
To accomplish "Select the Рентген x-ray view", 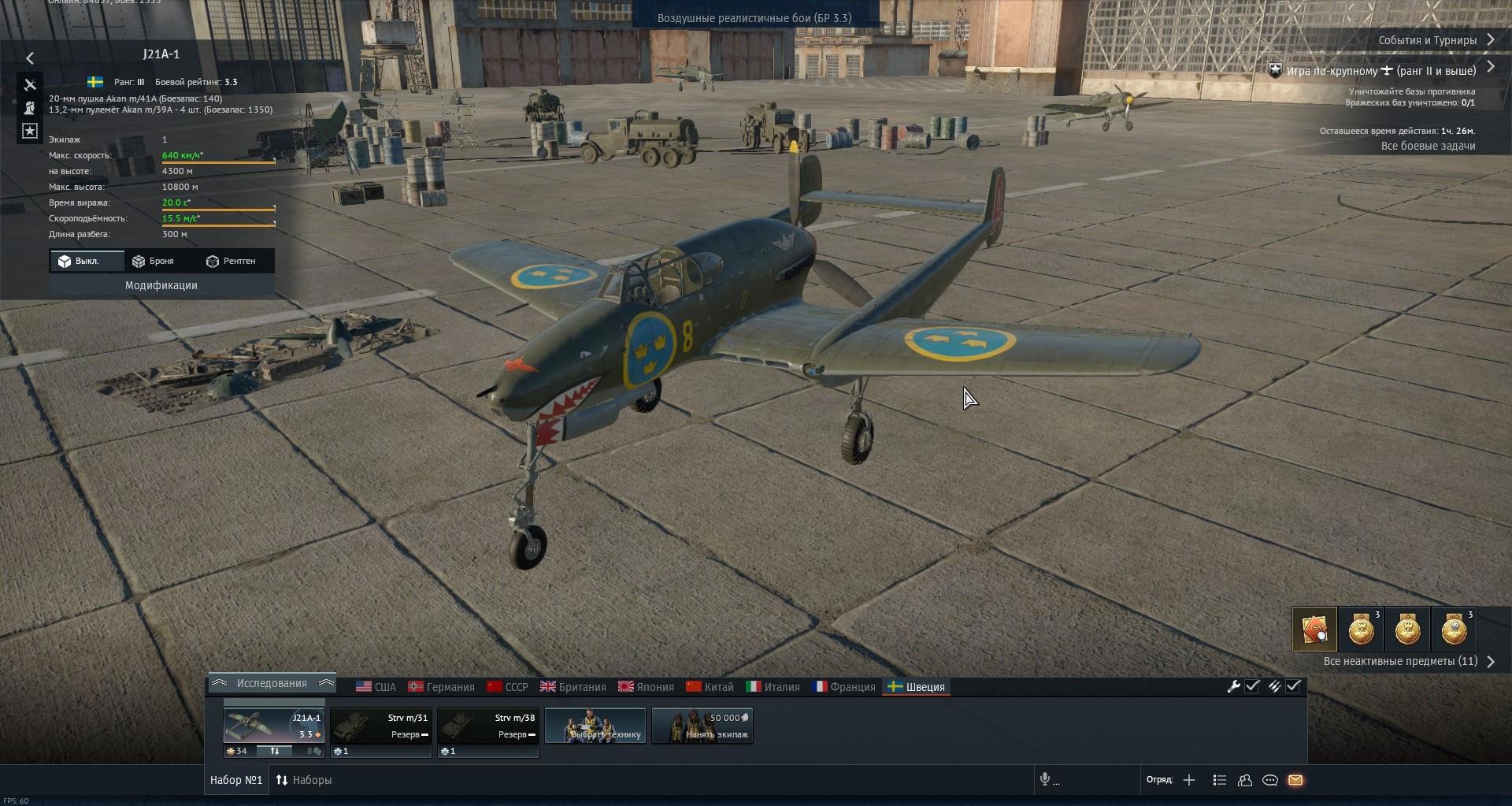I will tap(231, 261).
